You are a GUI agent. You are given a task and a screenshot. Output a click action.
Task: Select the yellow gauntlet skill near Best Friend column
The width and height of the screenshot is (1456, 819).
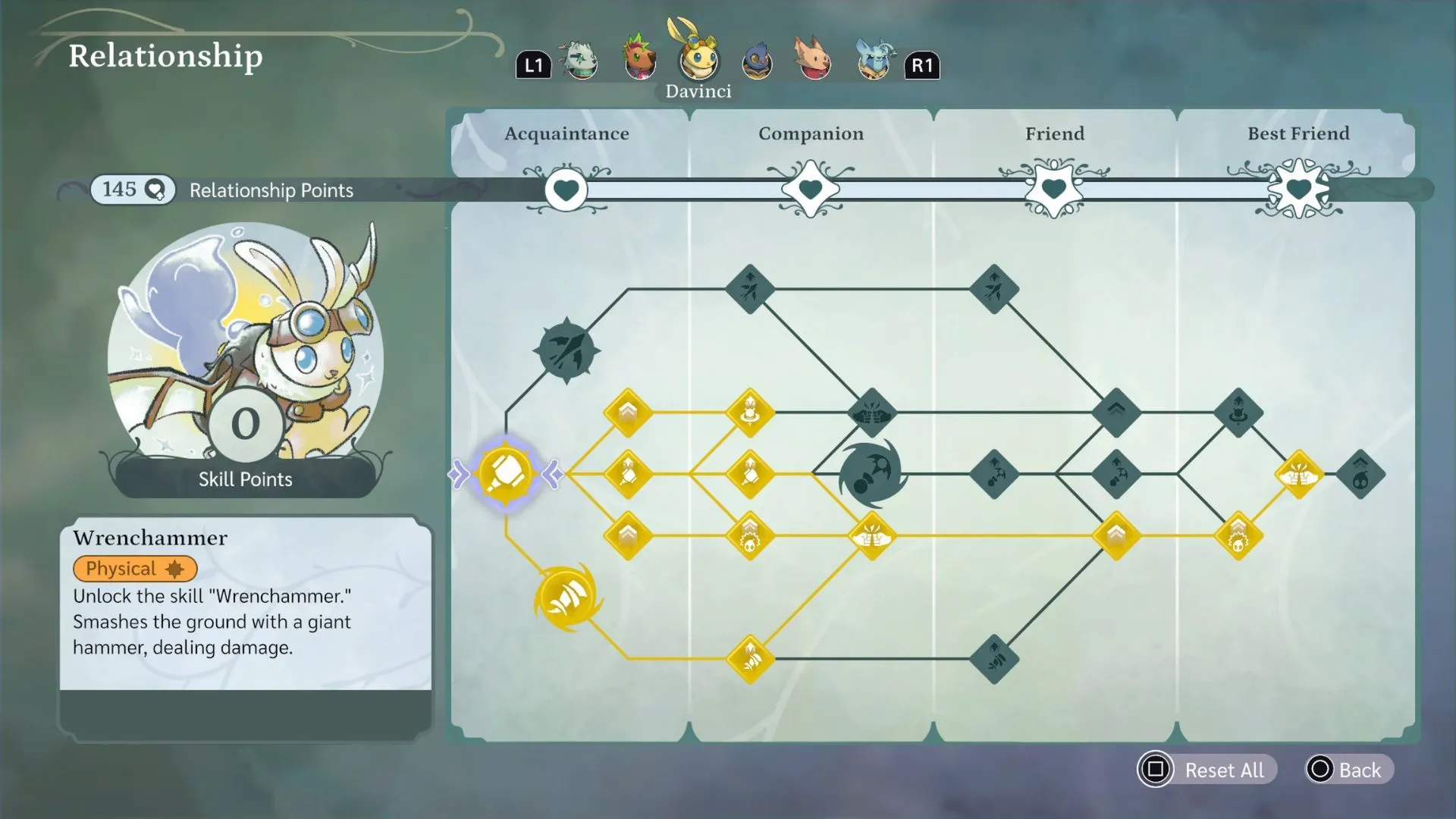pyautogui.click(x=1298, y=474)
